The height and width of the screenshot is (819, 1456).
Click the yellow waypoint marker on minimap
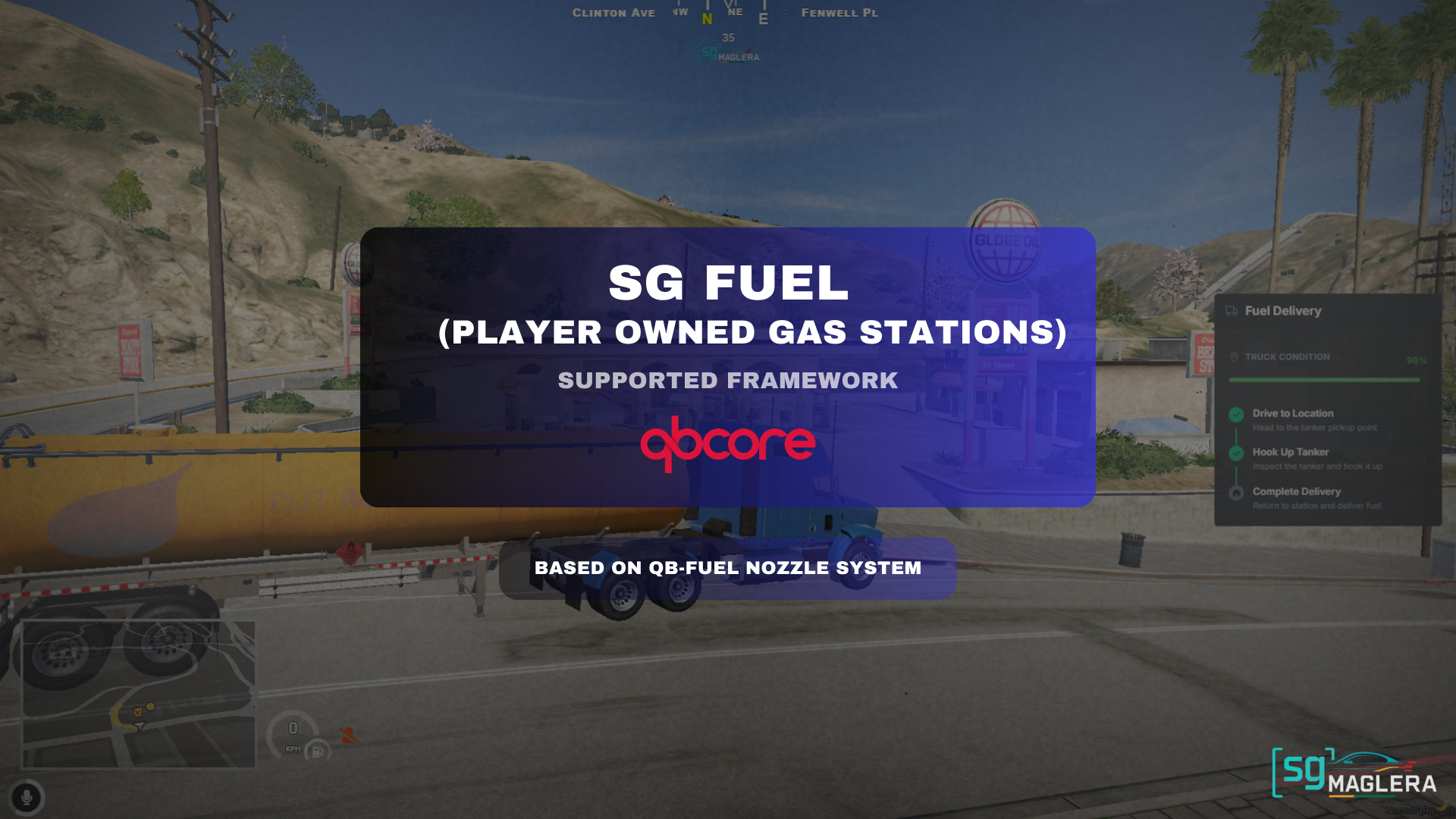[x=151, y=707]
